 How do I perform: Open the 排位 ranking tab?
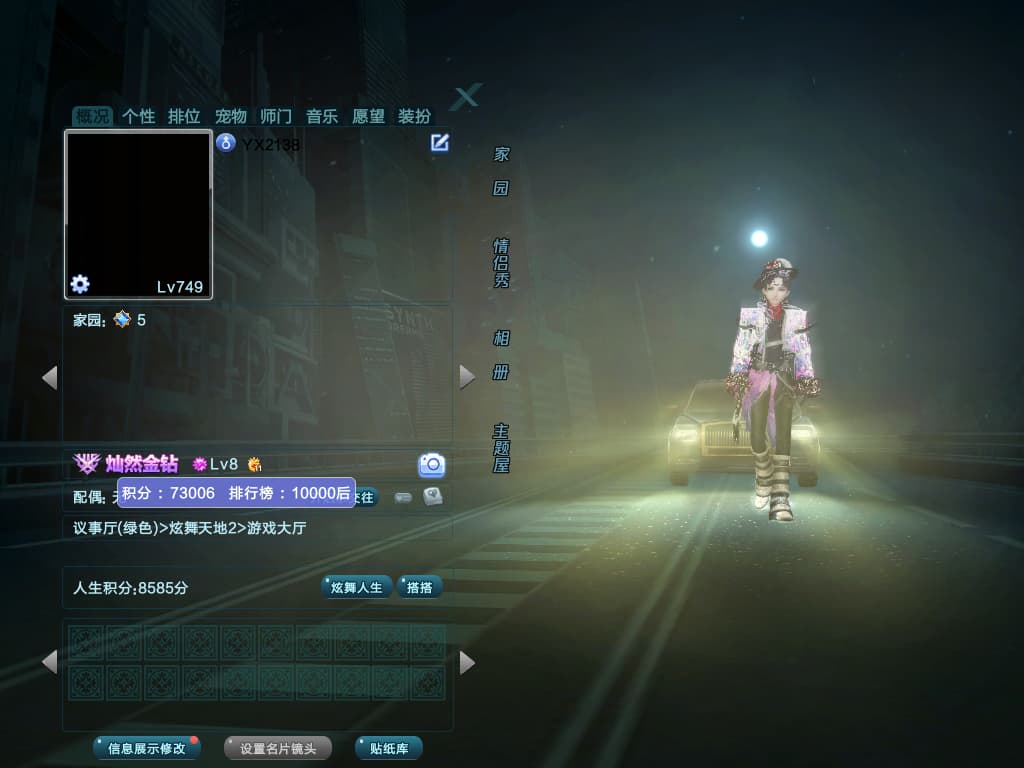(184, 116)
